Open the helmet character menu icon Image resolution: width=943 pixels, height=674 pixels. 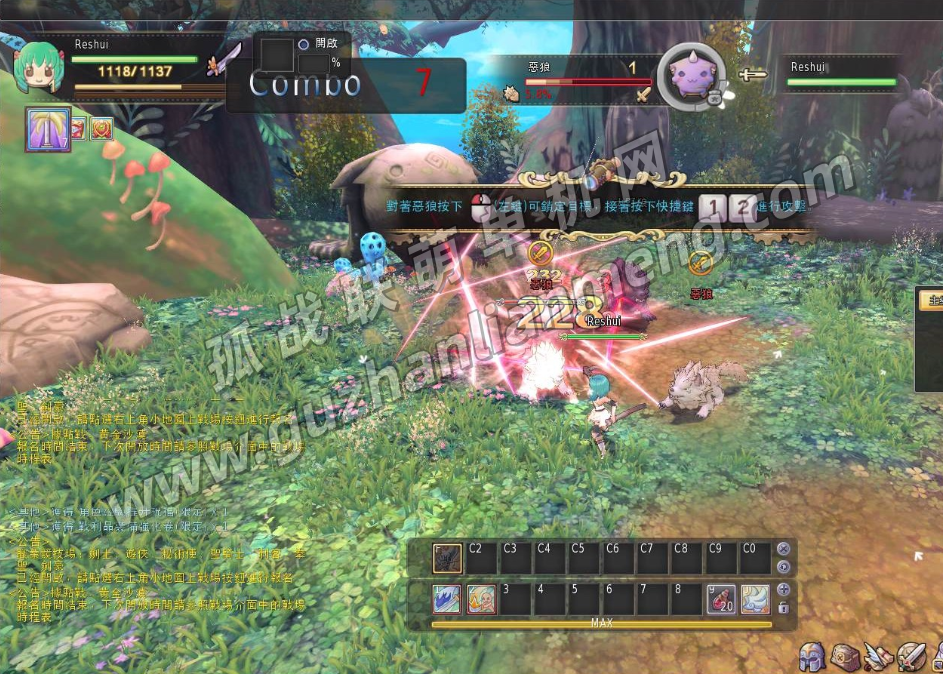coord(811,657)
